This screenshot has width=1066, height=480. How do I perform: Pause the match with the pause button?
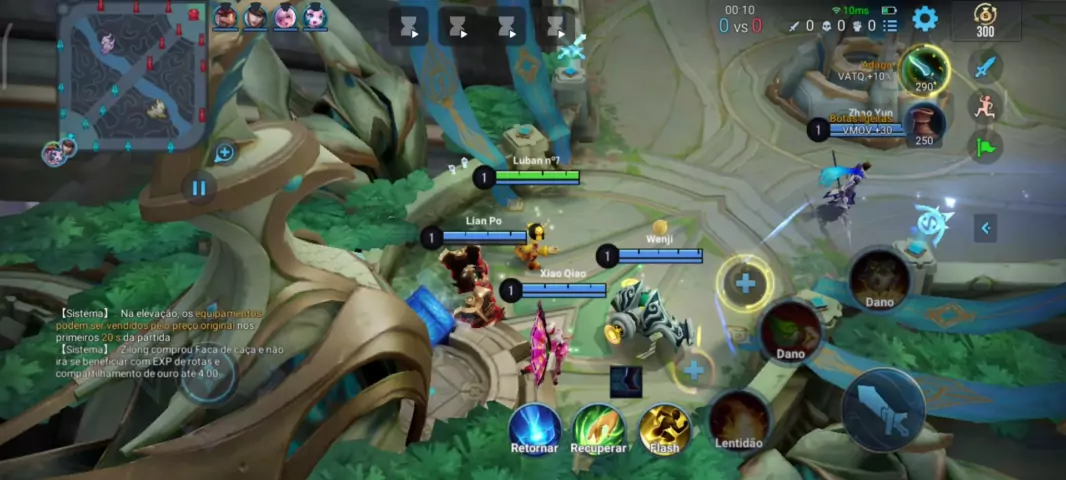tap(198, 187)
